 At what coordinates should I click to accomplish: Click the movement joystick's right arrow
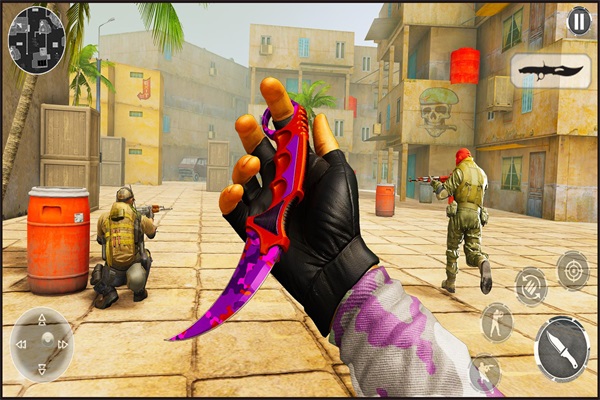click(64, 344)
